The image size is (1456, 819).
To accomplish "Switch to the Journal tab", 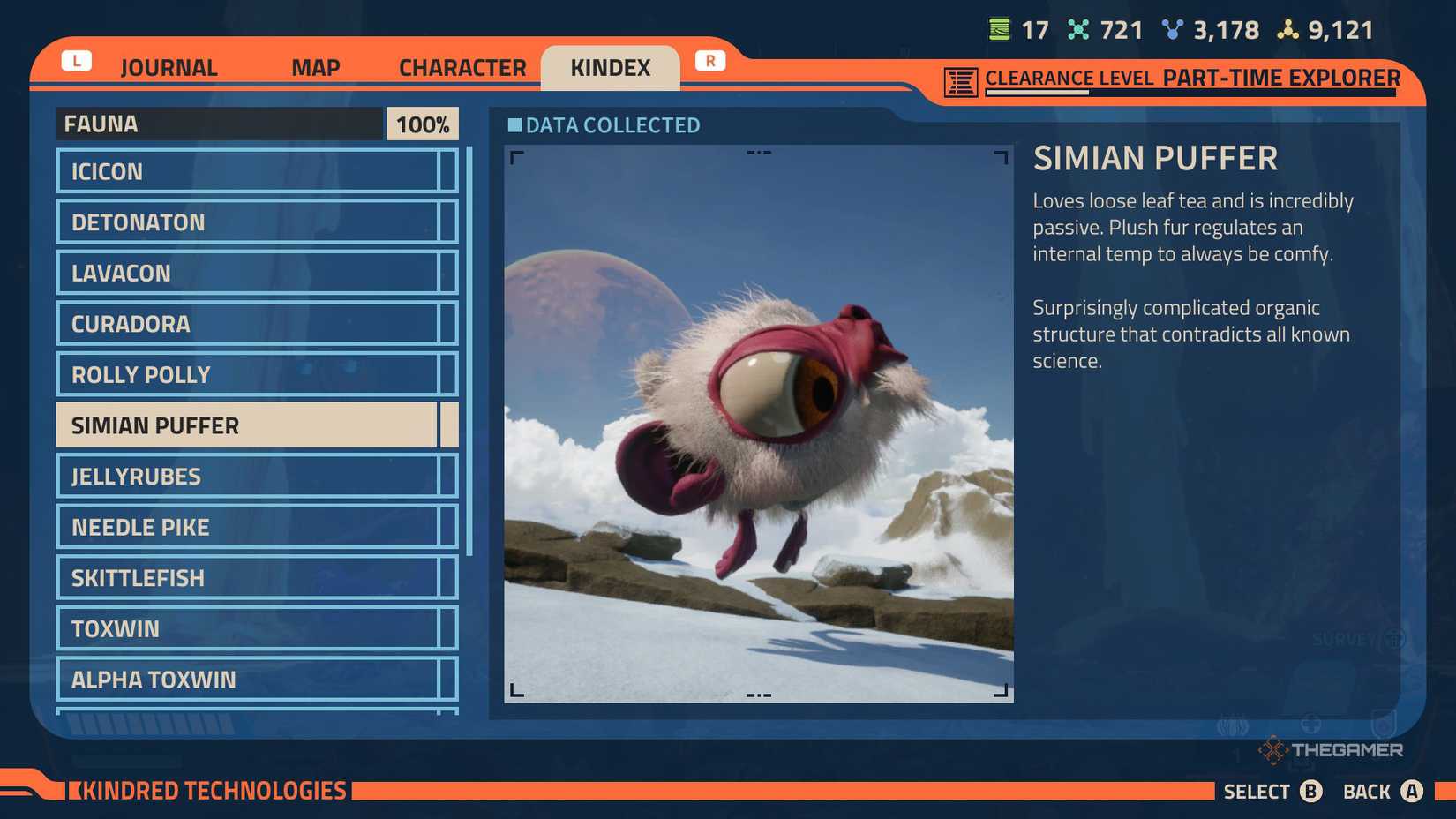I will point(169,67).
